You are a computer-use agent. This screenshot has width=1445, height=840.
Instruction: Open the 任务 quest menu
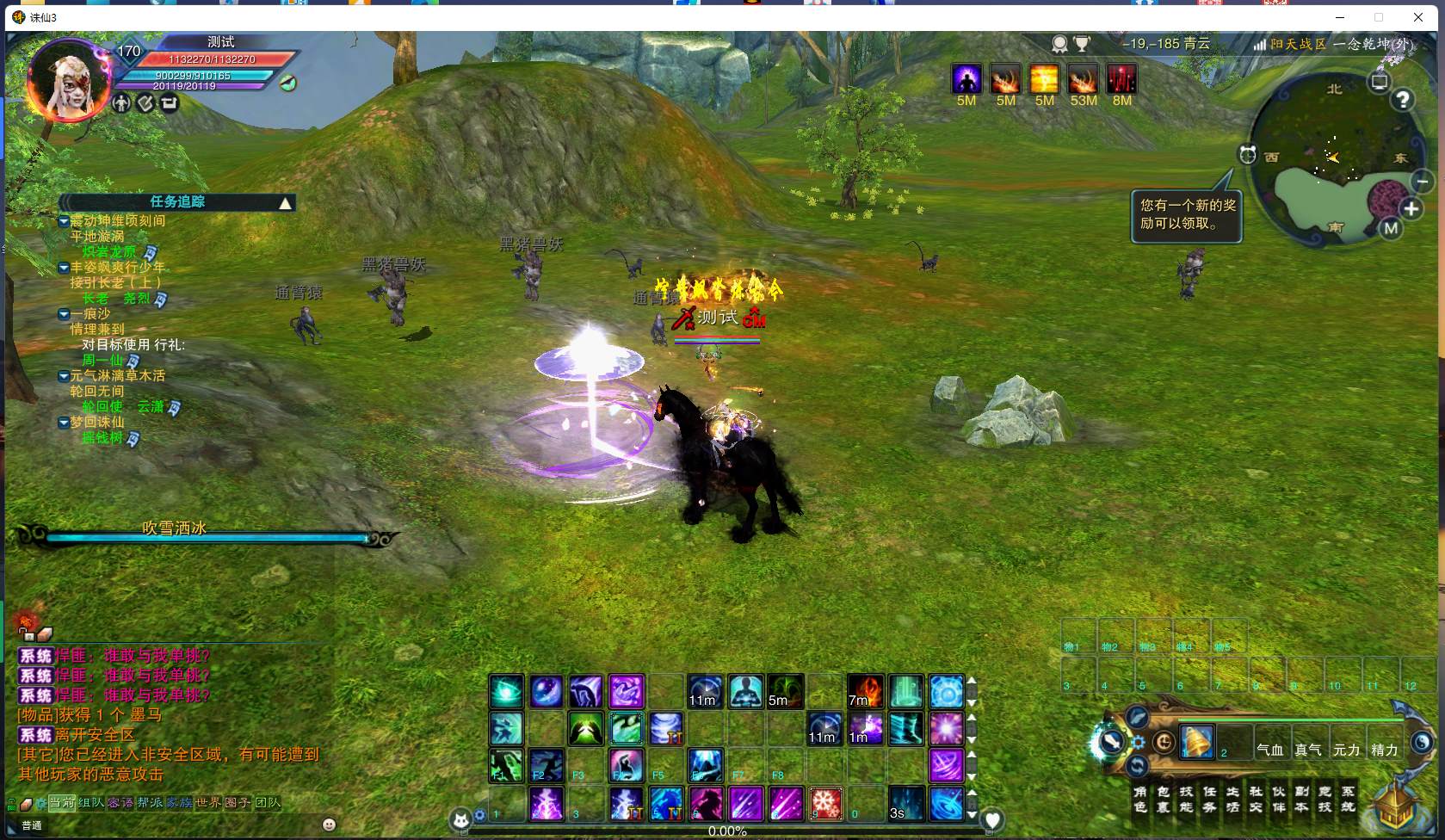pyautogui.click(x=1209, y=799)
